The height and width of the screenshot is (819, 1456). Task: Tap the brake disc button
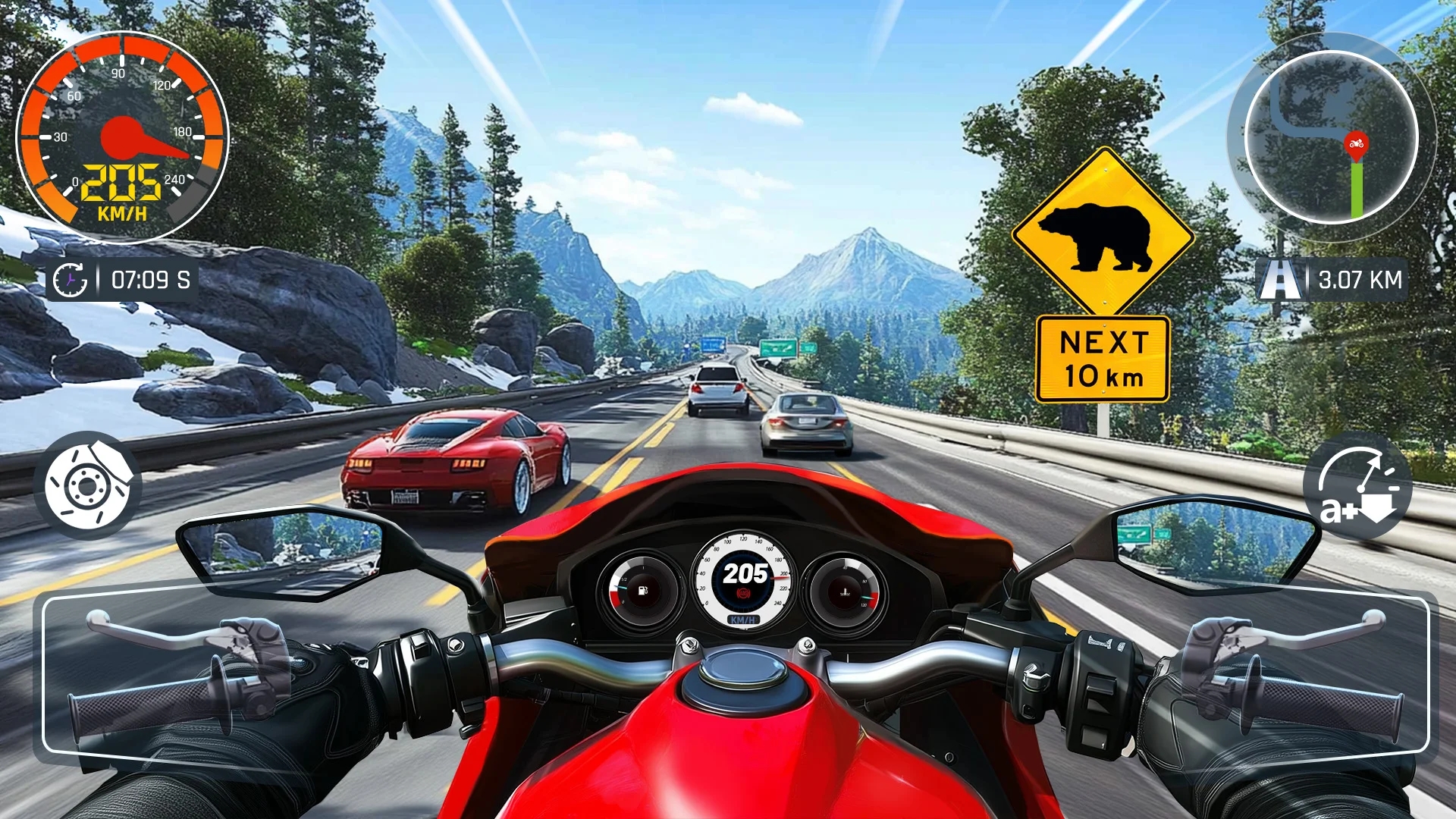(88, 485)
